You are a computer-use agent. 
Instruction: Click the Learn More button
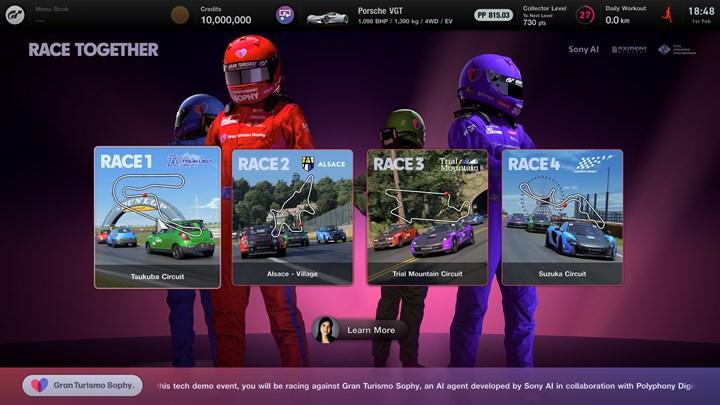tap(360, 330)
